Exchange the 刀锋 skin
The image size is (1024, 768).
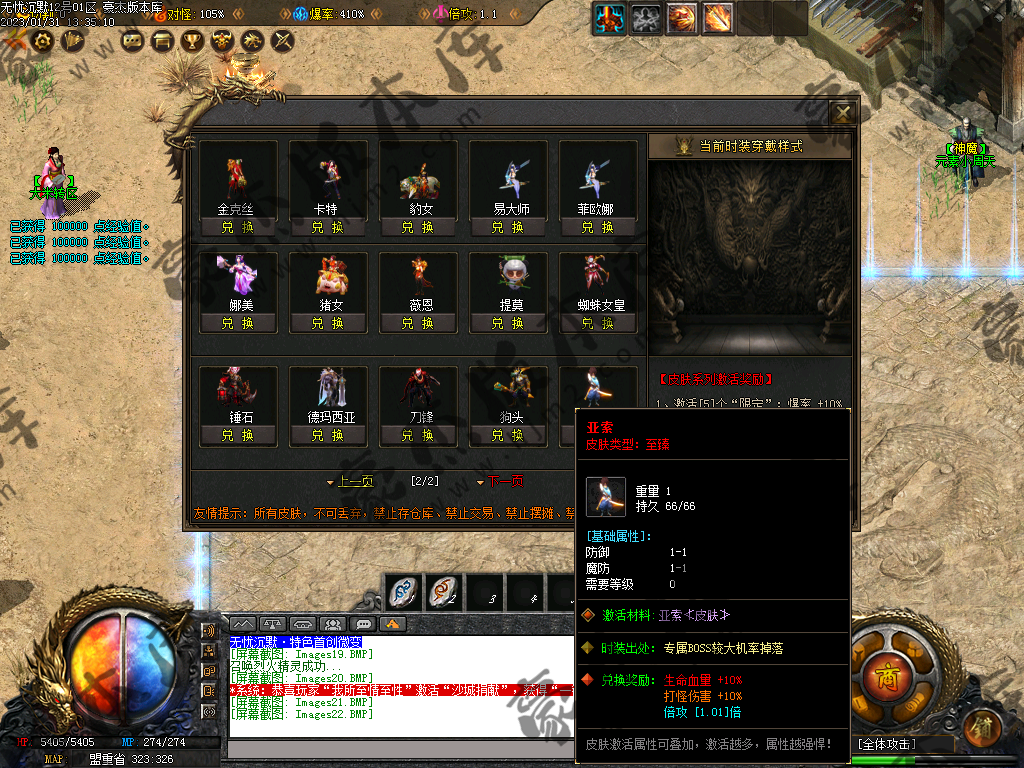[x=417, y=435]
